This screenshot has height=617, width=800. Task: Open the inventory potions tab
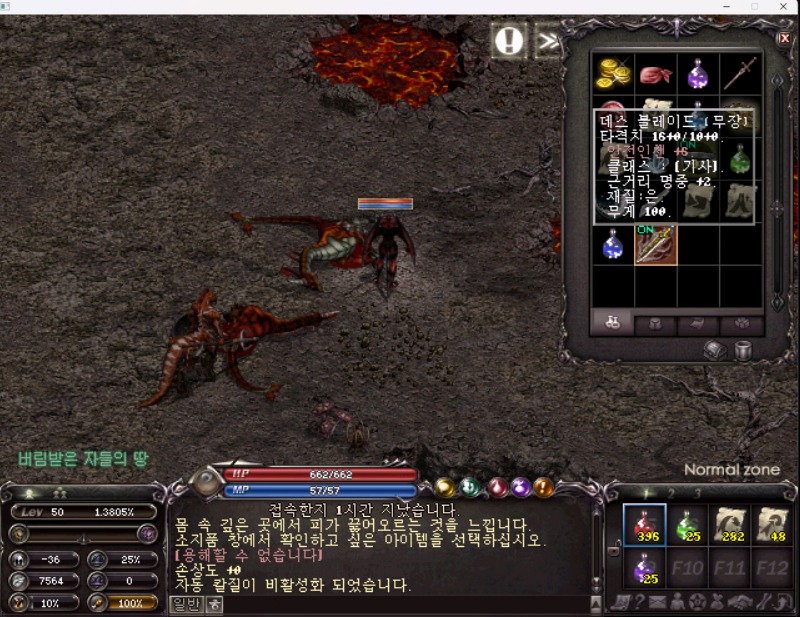click(614, 323)
